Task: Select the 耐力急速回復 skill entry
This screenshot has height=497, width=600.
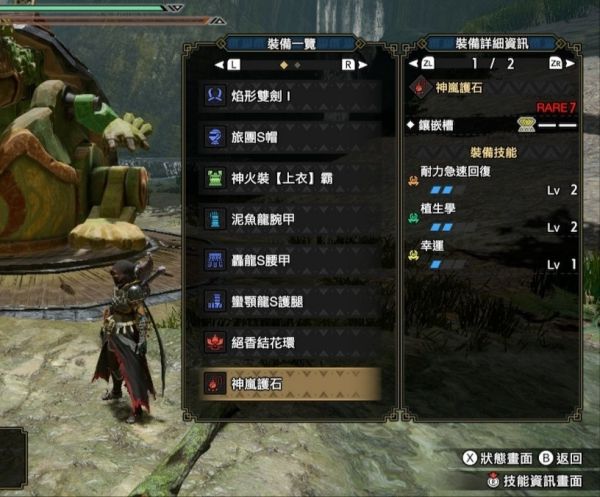Action: coord(492,180)
